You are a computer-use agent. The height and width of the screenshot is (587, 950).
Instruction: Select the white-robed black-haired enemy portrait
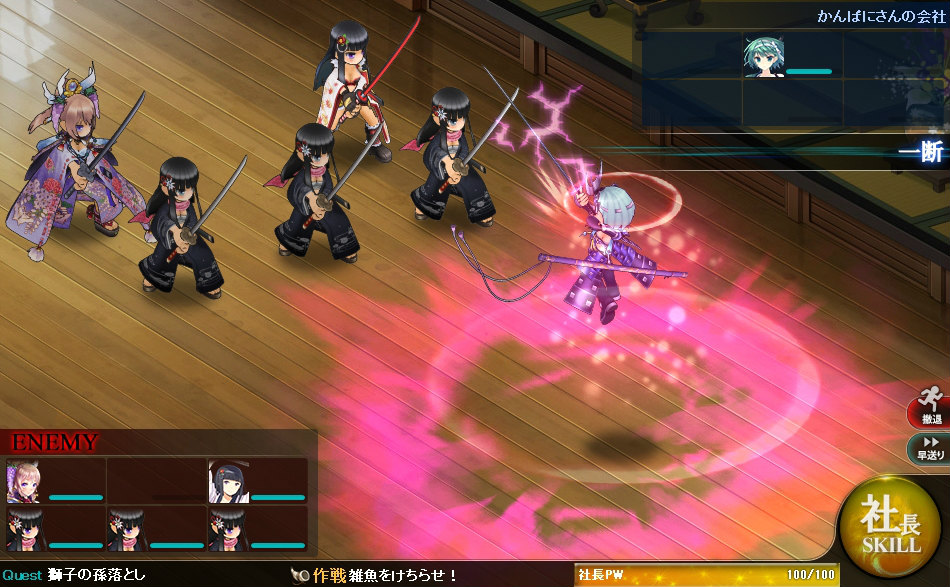227,481
